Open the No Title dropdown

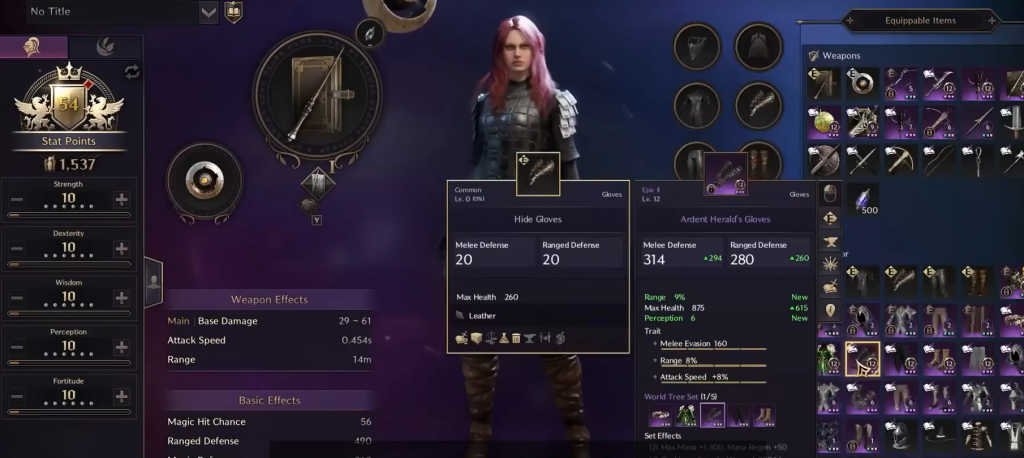tap(209, 12)
